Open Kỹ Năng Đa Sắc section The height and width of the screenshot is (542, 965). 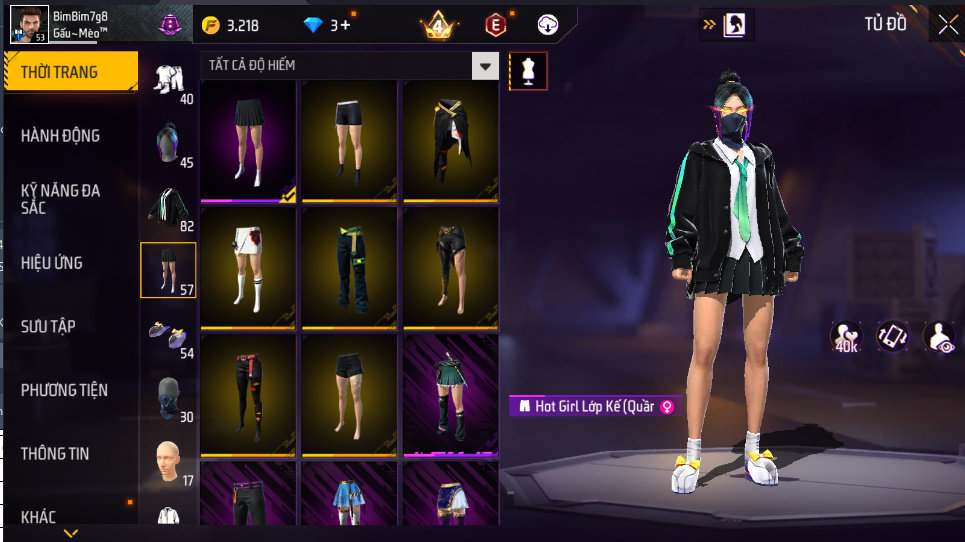pos(61,198)
